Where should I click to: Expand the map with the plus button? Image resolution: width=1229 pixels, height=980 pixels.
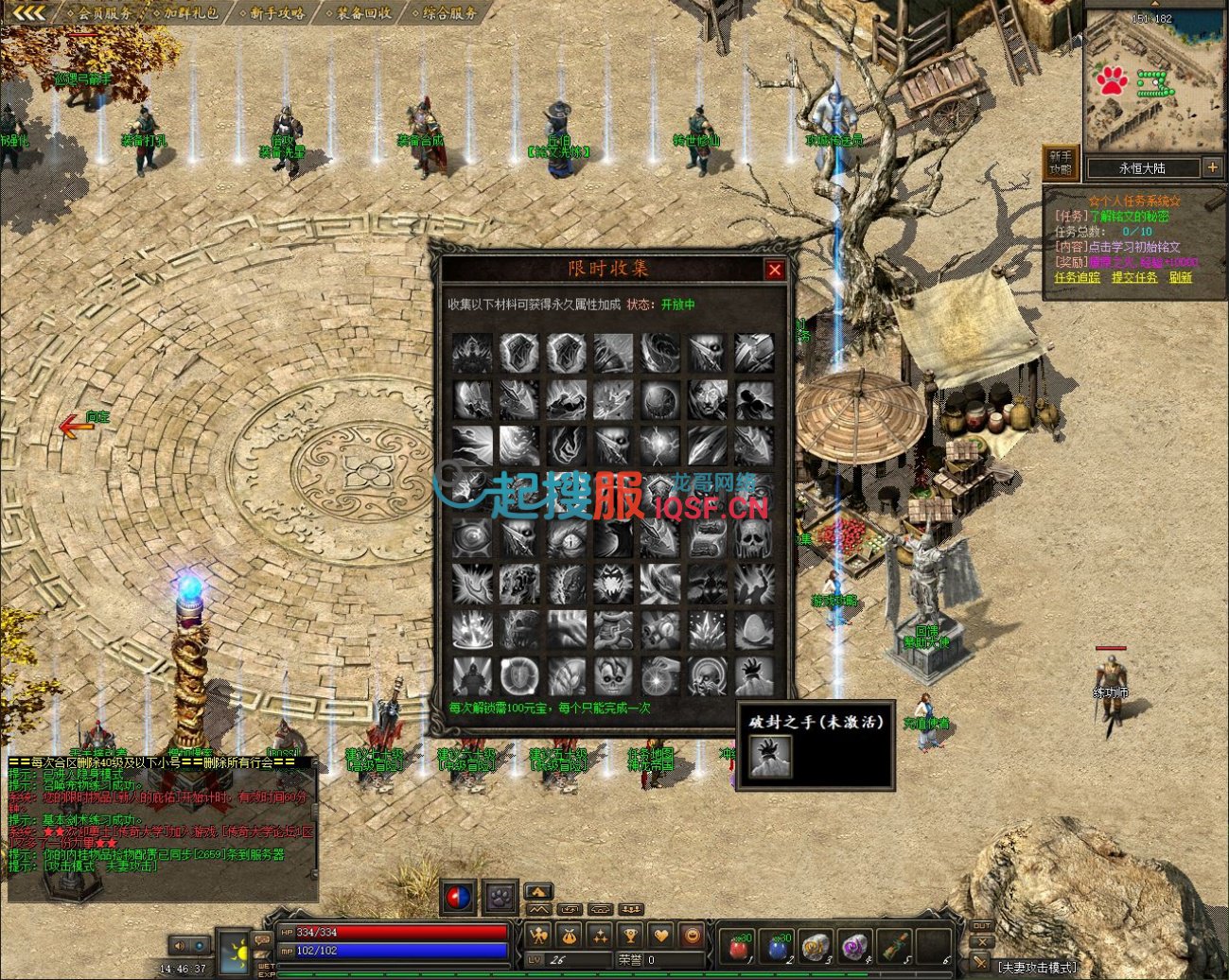pos(1212,167)
